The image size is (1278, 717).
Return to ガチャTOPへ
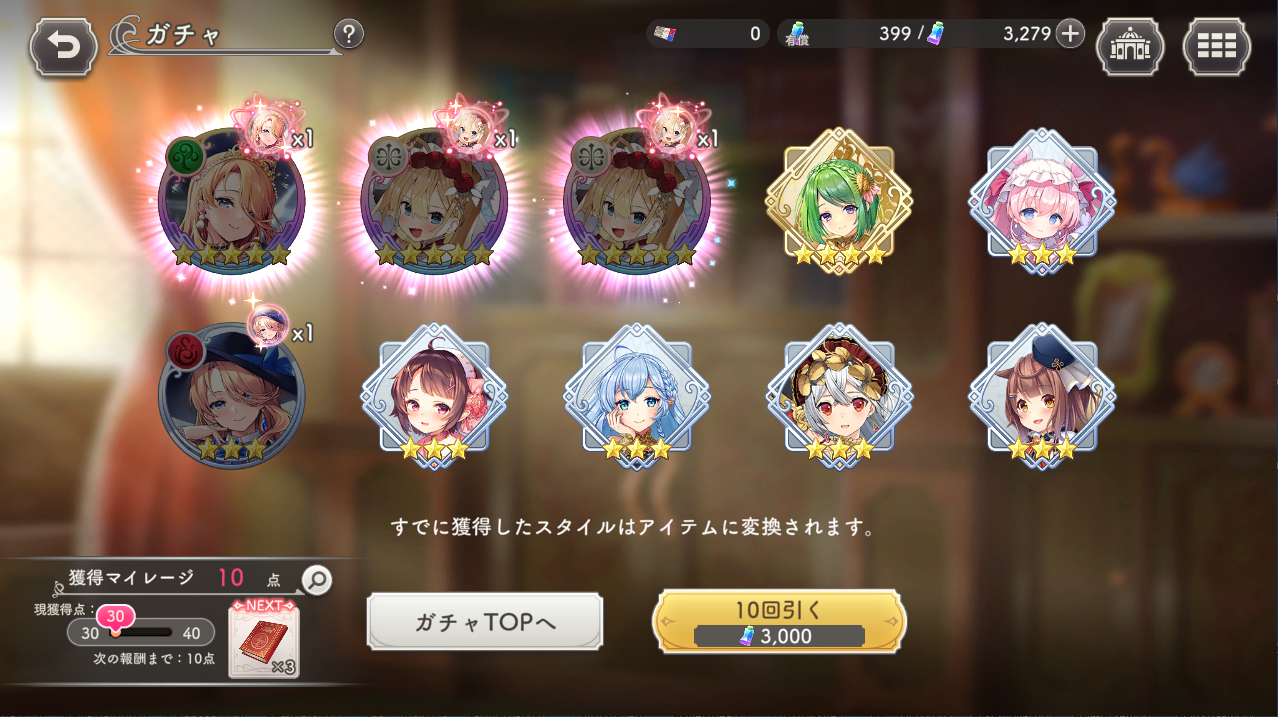click(x=485, y=622)
